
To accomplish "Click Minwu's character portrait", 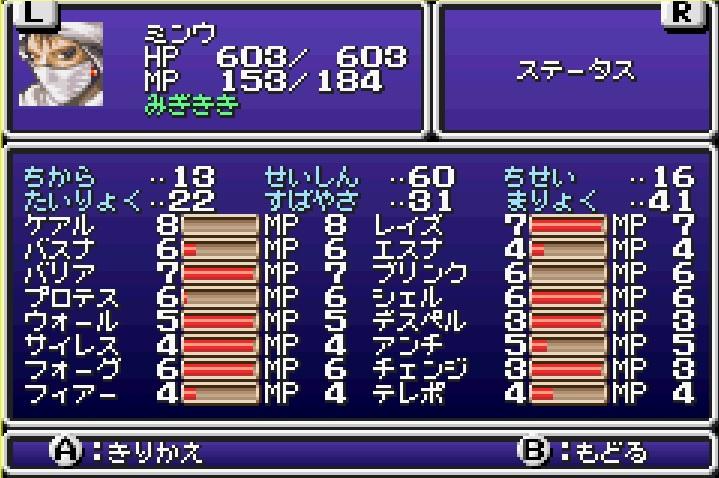I will pos(70,67).
